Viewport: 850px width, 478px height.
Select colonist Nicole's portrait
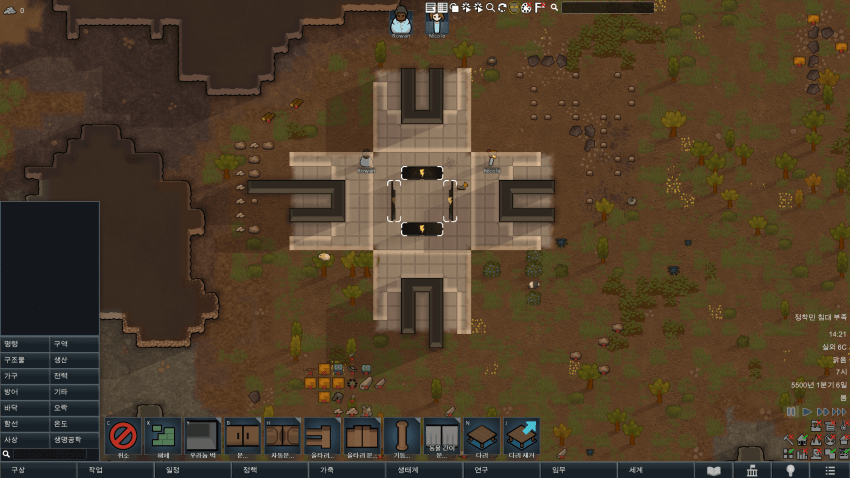point(437,20)
